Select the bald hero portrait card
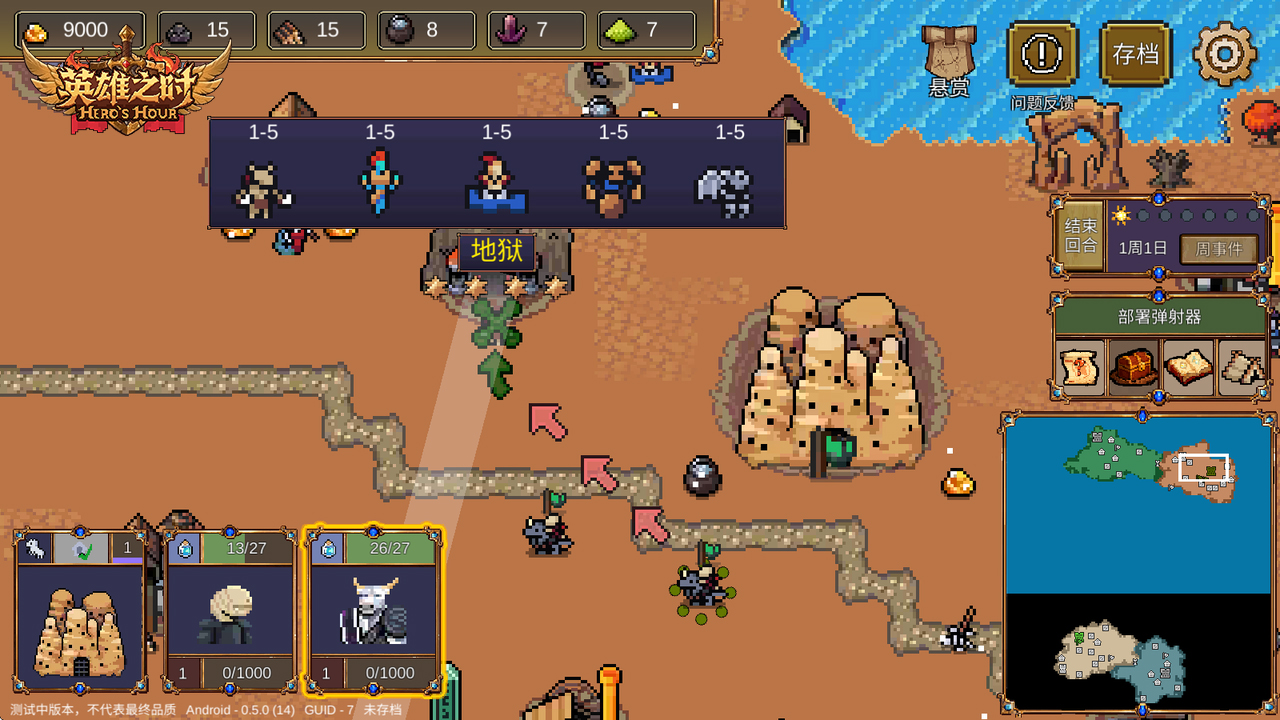The width and height of the screenshot is (1280, 720). pyautogui.click(x=230, y=612)
